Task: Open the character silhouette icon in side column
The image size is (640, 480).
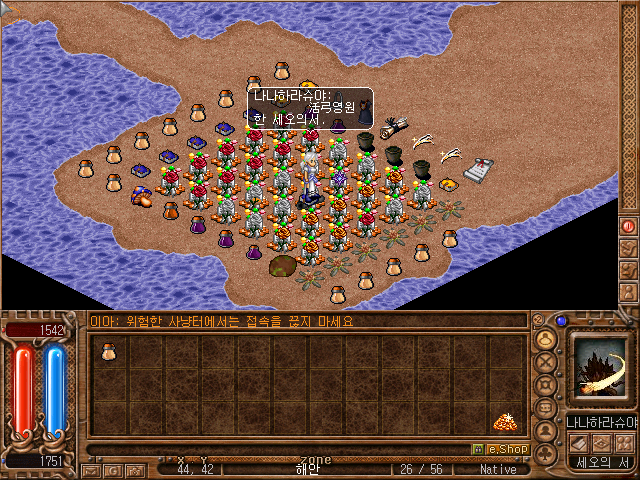Action: coord(546,431)
